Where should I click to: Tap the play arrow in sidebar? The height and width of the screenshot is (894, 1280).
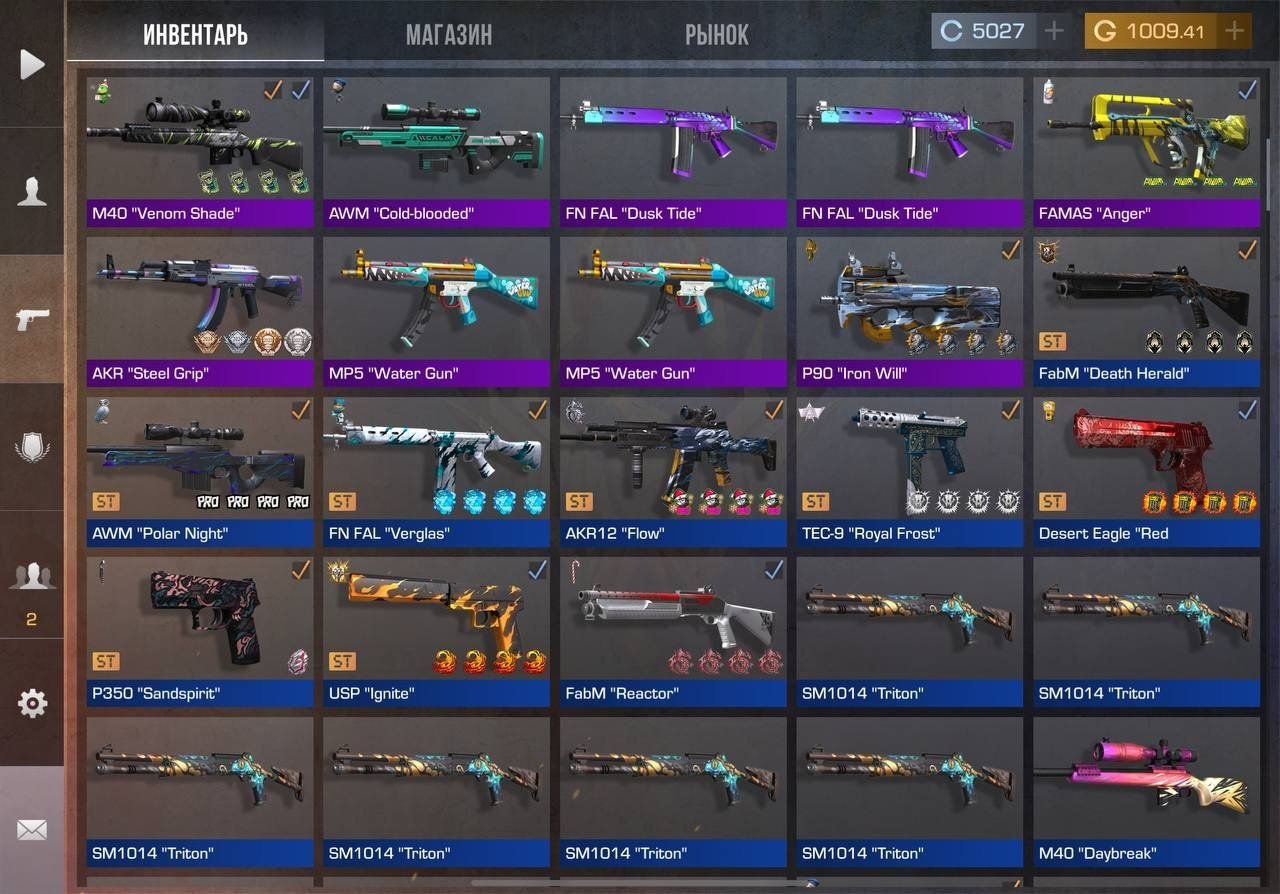tap(32, 65)
